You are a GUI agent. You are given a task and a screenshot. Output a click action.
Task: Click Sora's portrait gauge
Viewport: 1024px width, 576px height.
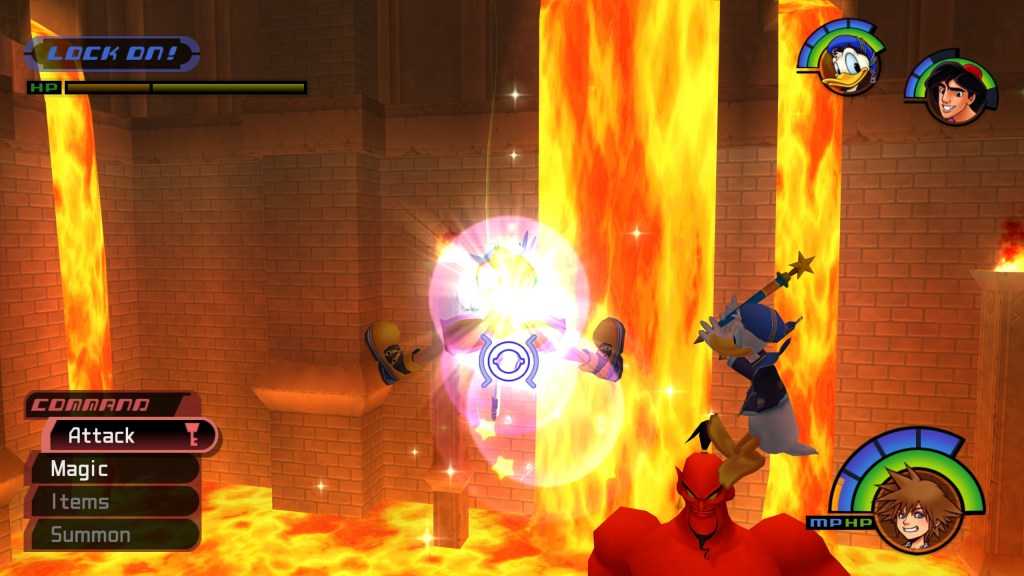tap(909, 503)
